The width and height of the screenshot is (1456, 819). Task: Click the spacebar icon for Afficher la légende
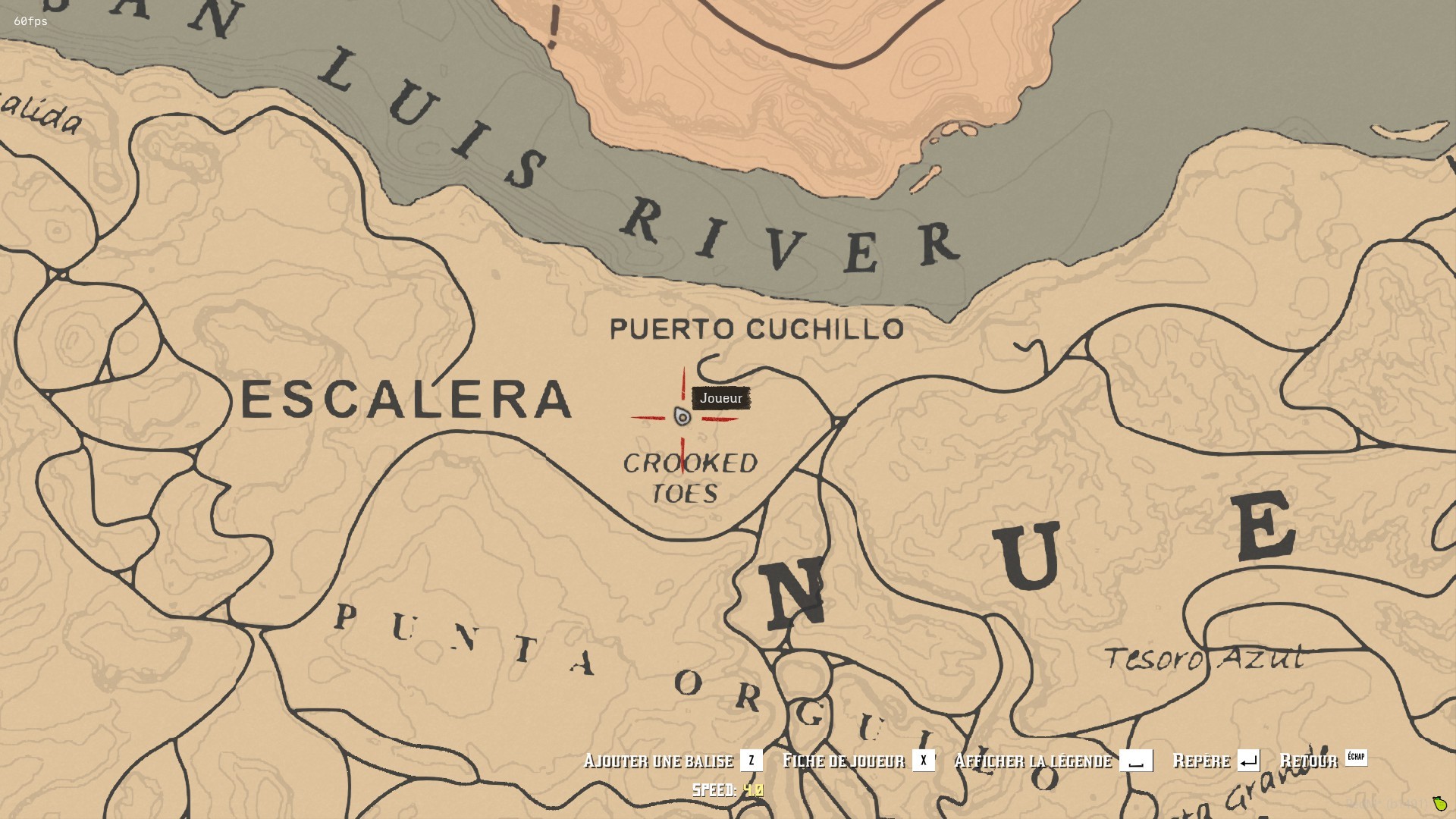pos(1134,761)
